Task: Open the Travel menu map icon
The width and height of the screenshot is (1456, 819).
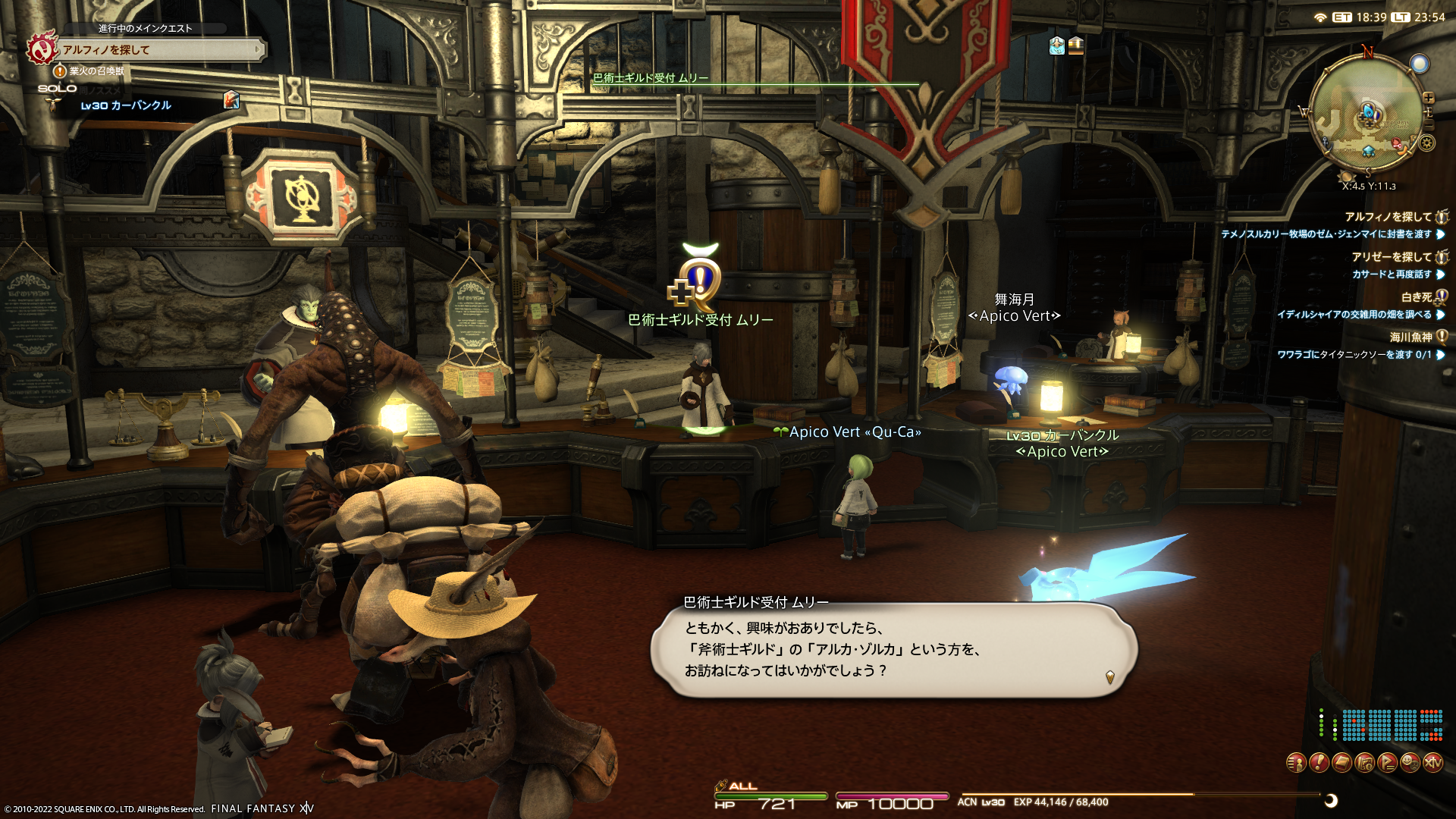Action: click(1364, 762)
